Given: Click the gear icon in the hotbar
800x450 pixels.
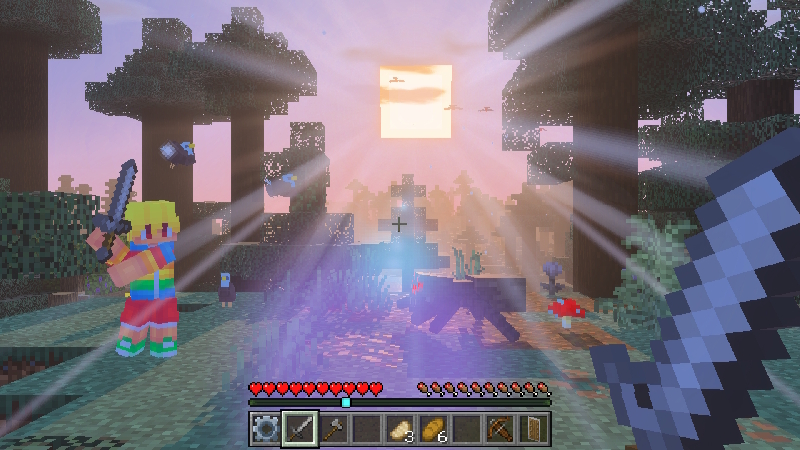Looking at the screenshot, I should point(265,430).
